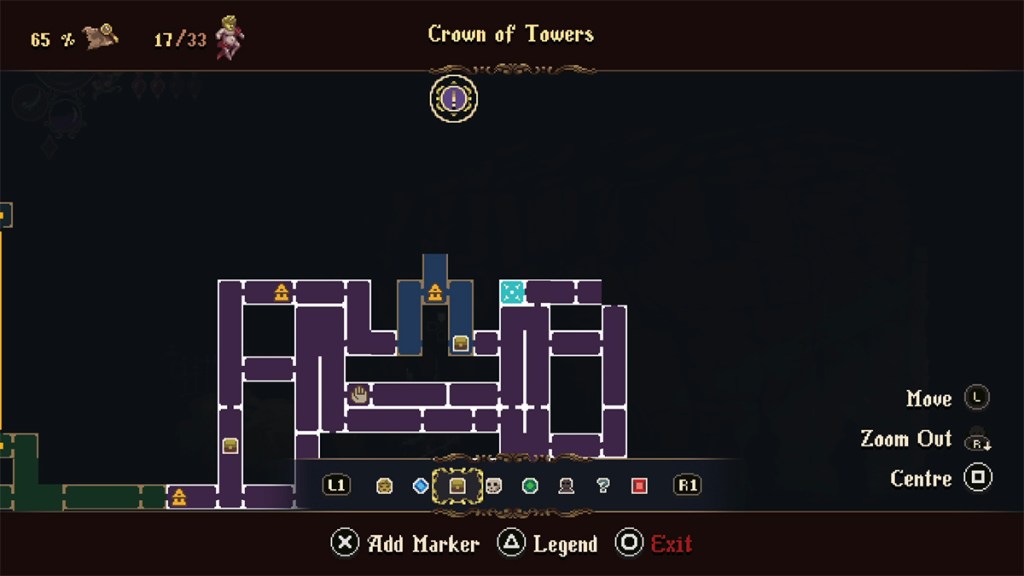Select the altar icon in the top-left purple corridor

(281, 293)
